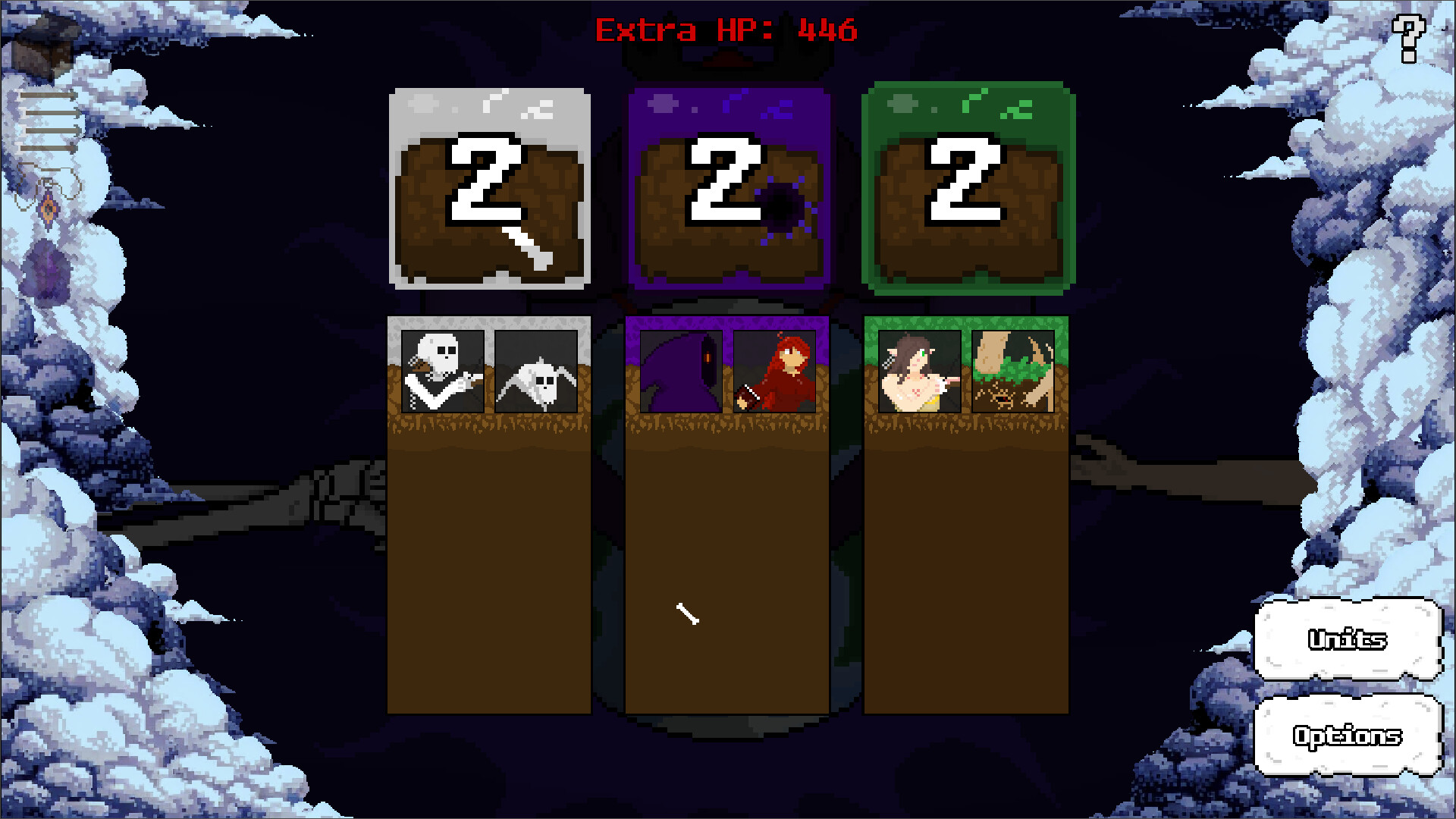Image resolution: width=1456 pixels, height=819 pixels.
Task: Select the tree creature unit portrait
Action: pyautogui.click(x=1015, y=370)
